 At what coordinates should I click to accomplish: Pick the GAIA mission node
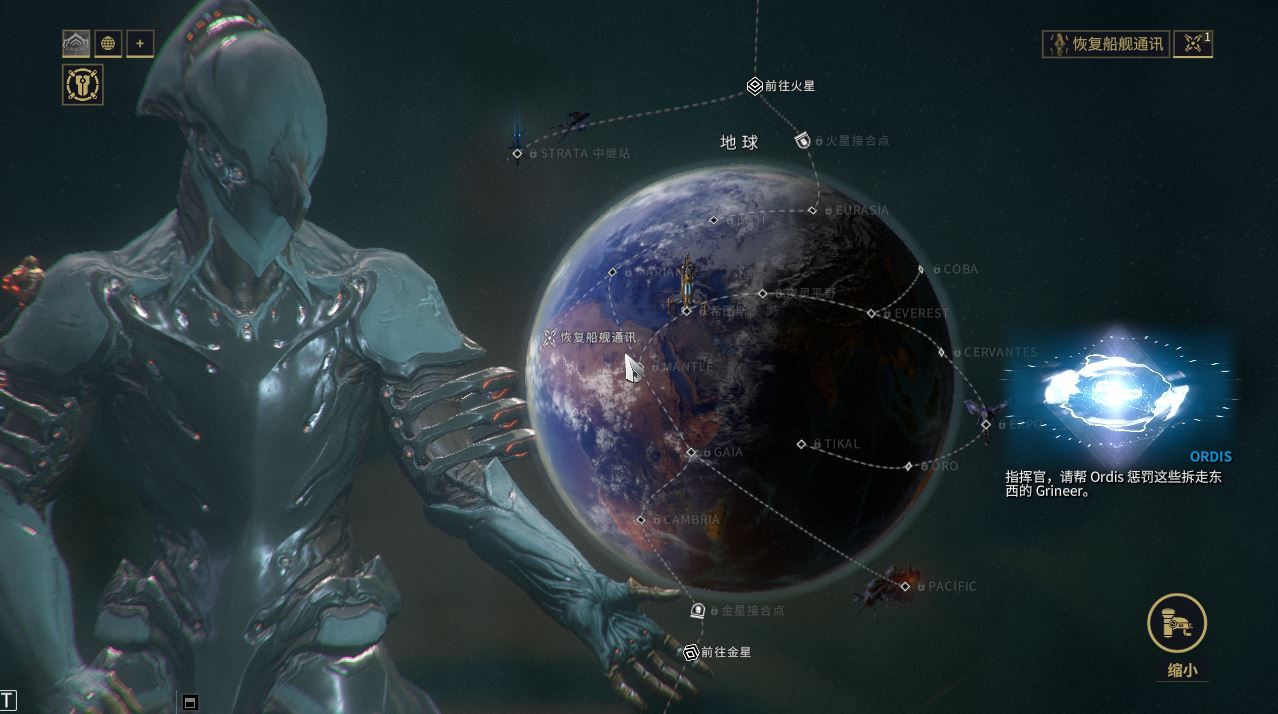691,453
